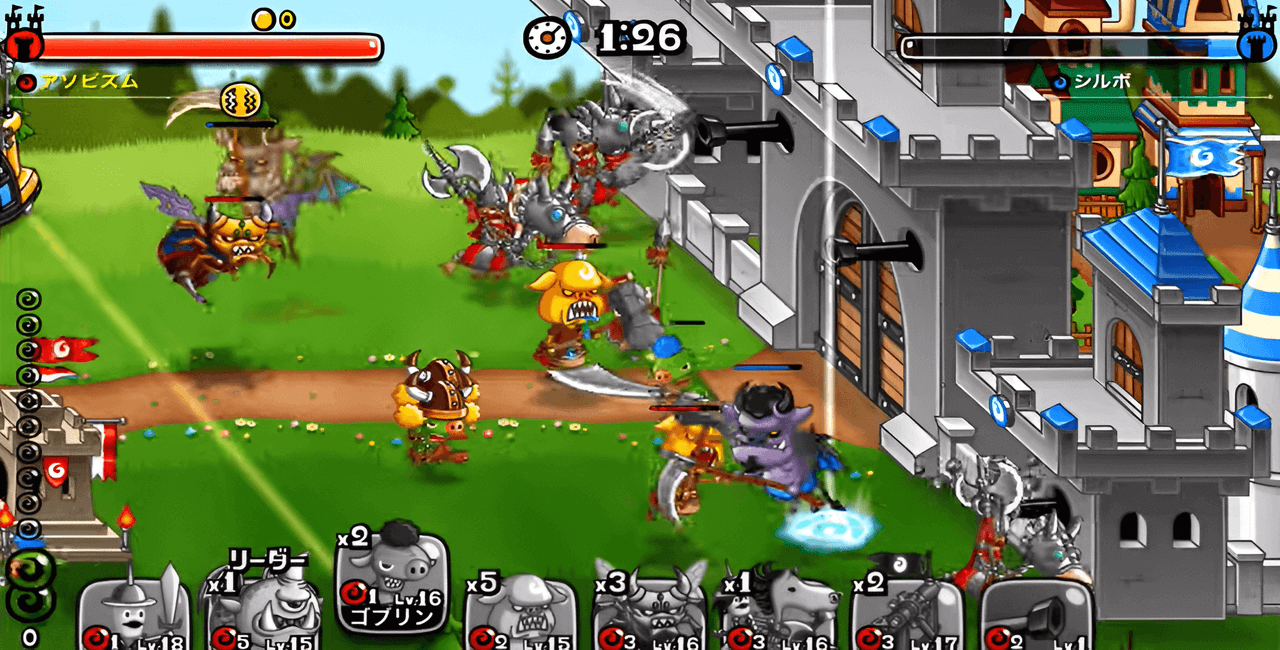Select the leader ogre unit card
Screen dimensions: 1280x650
click(264, 612)
